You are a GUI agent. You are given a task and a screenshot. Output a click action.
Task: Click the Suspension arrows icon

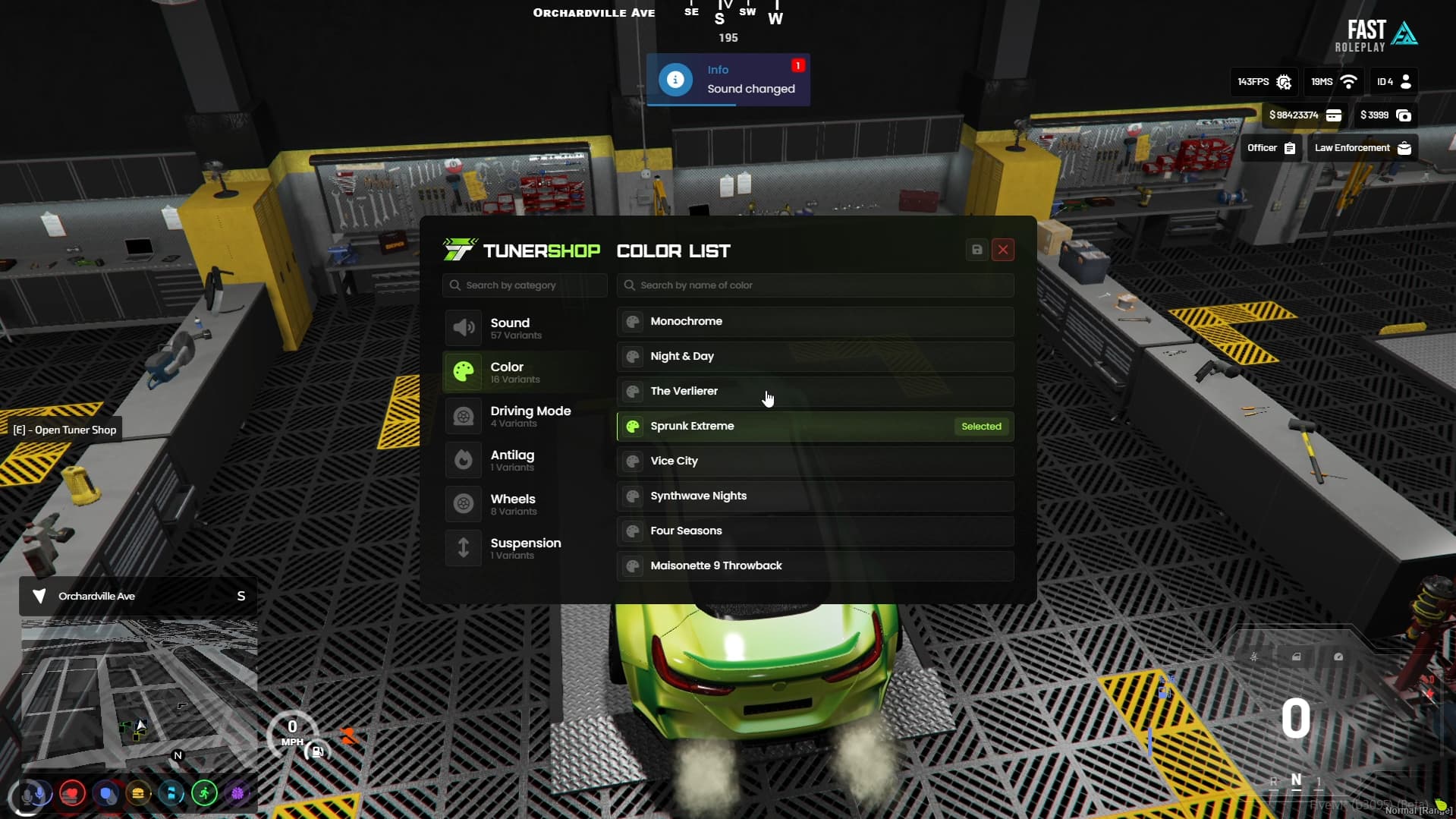point(464,548)
